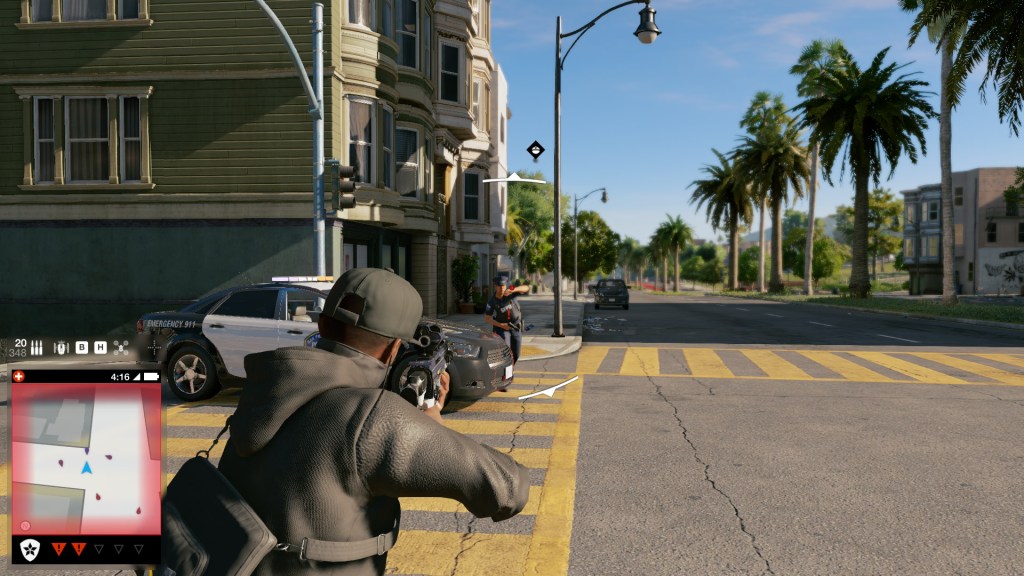Click the blue player arrow on the minimap
Viewport: 1024px width, 576px height.
[86, 467]
